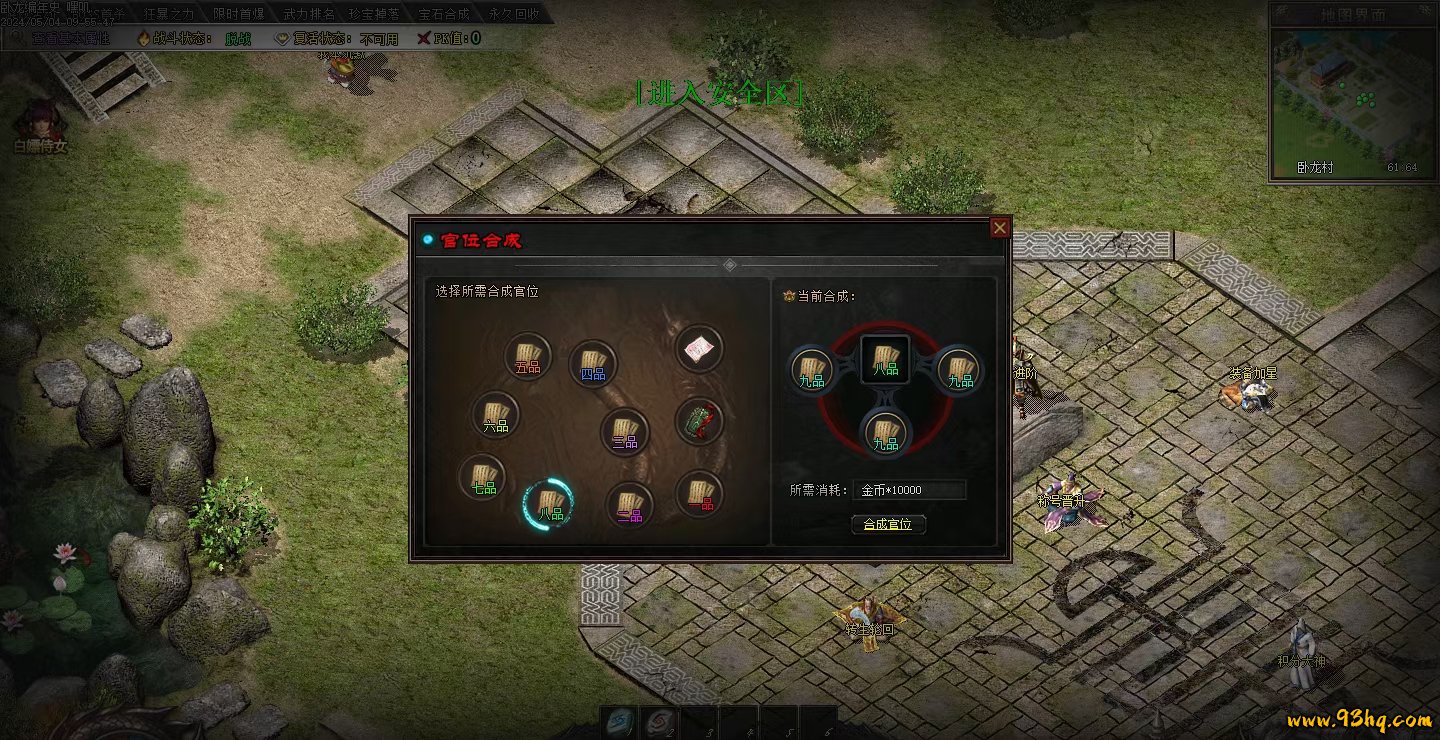1440x740 pixels.
Task: Show the 武力排名 ranking
Action: point(308,14)
